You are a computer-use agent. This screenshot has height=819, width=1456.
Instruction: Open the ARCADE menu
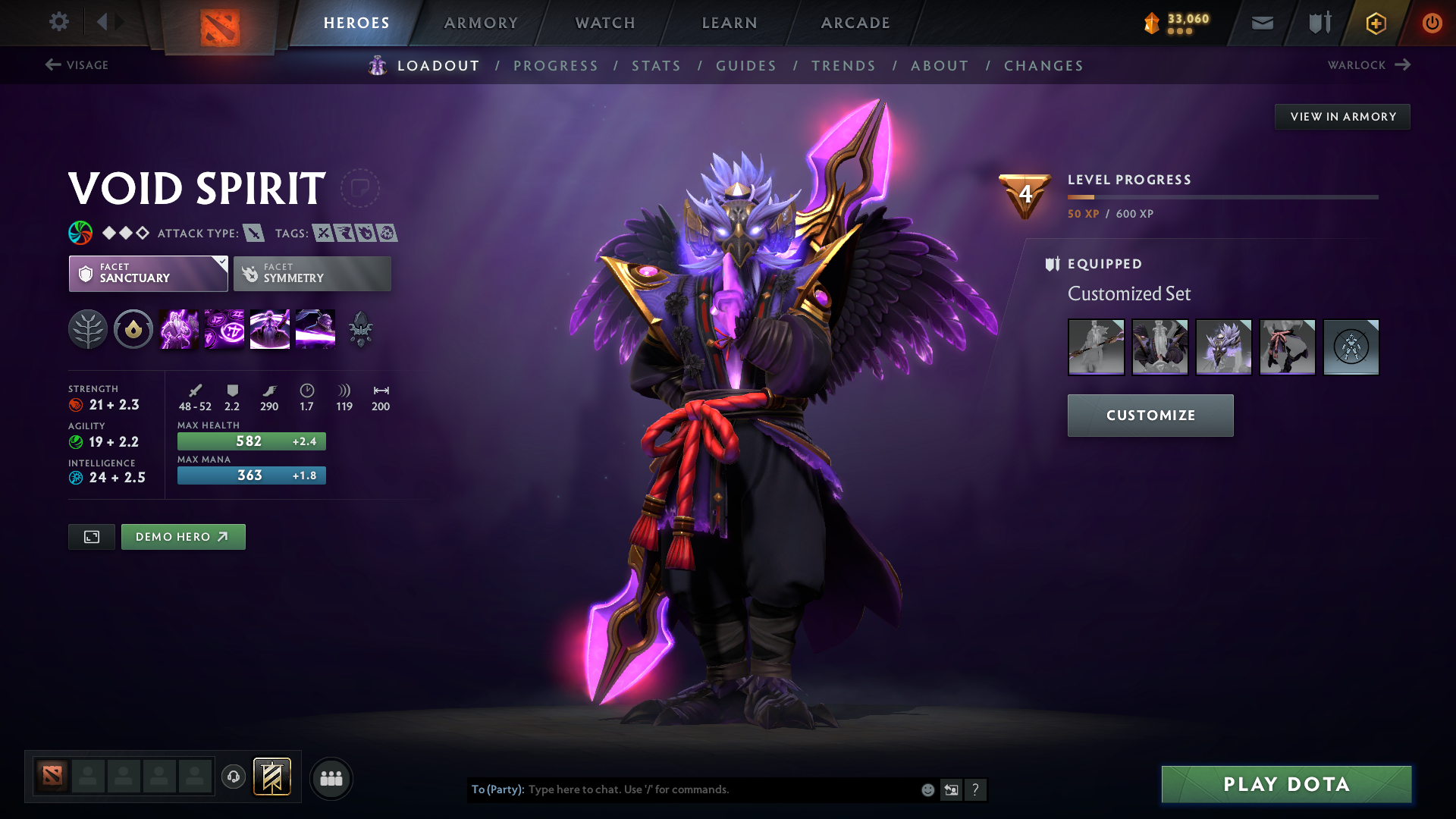pyautogui.click(x=855, y=23)
